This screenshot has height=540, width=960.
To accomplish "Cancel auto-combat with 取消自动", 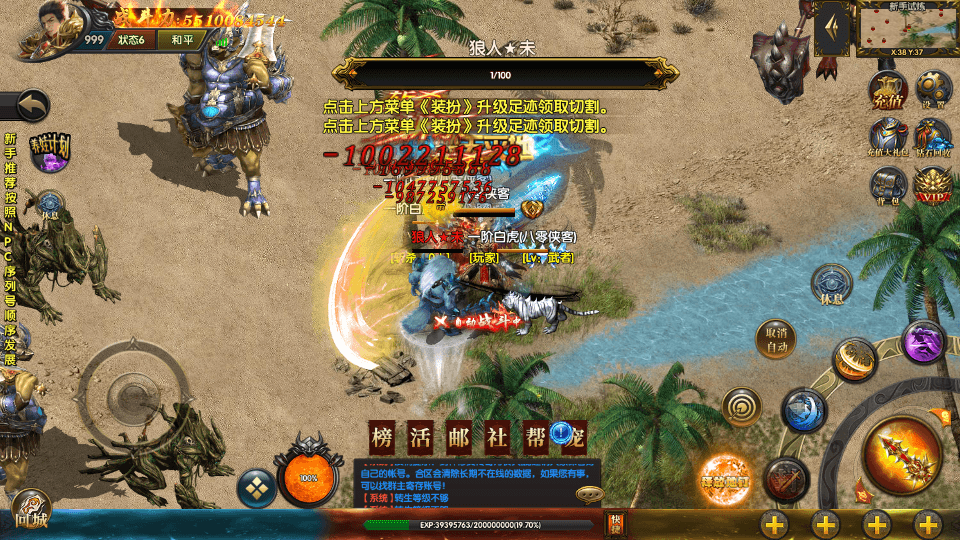I will tap(777, 340).
